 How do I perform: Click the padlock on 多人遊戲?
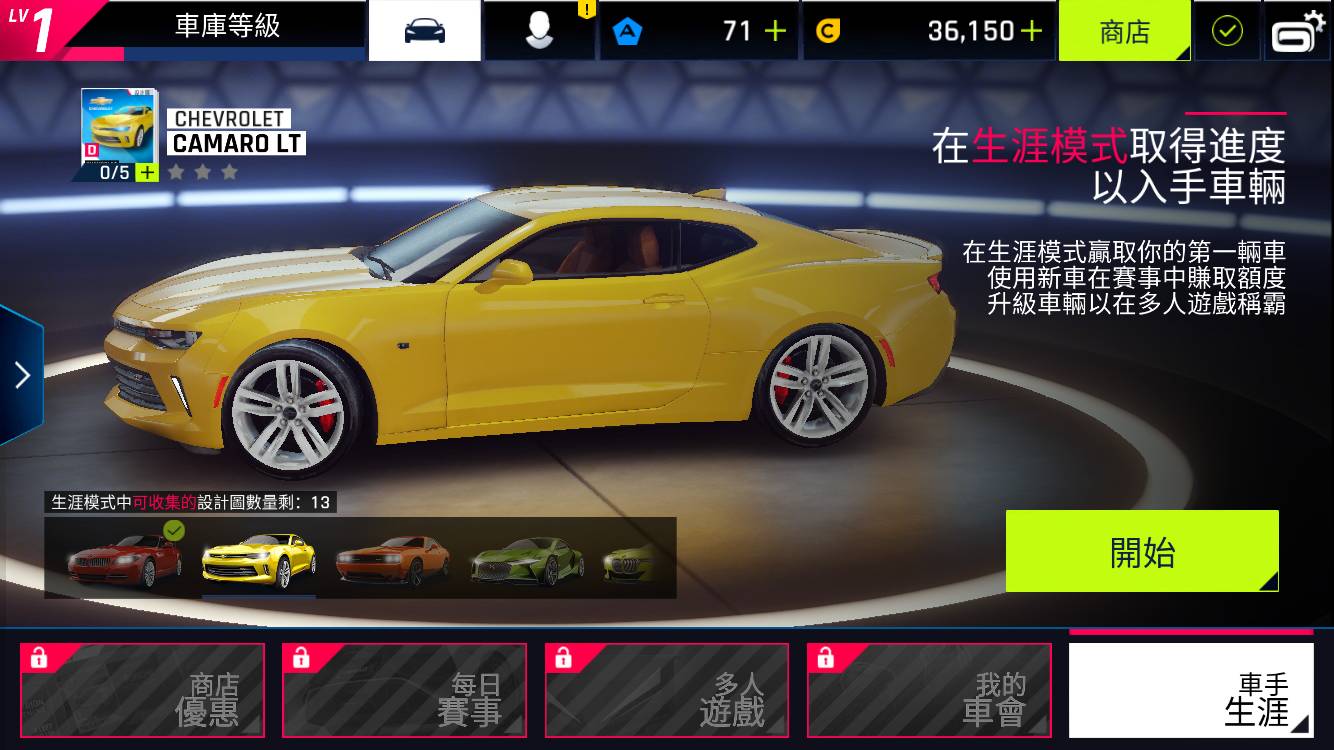[x=565, y=657]
